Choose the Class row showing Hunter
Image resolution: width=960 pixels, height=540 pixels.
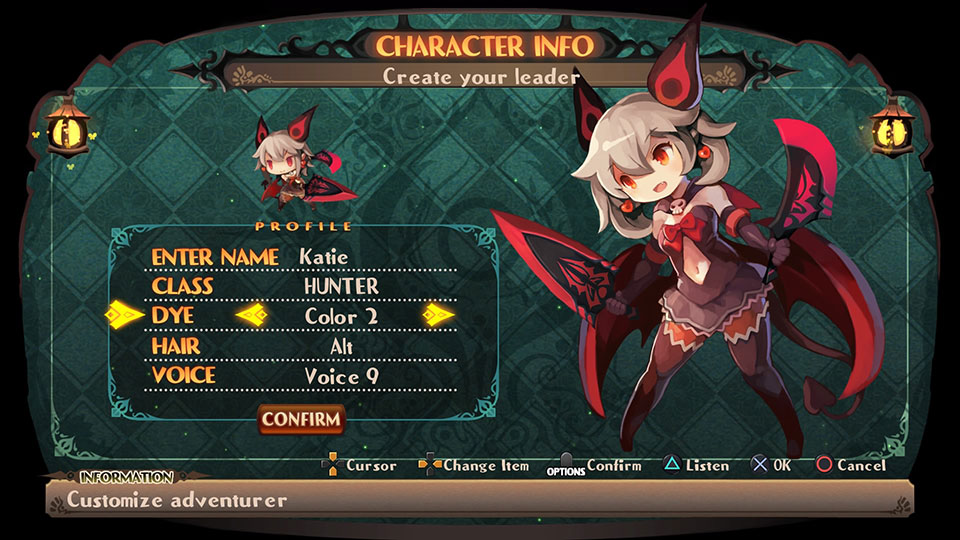pos(300,287)
